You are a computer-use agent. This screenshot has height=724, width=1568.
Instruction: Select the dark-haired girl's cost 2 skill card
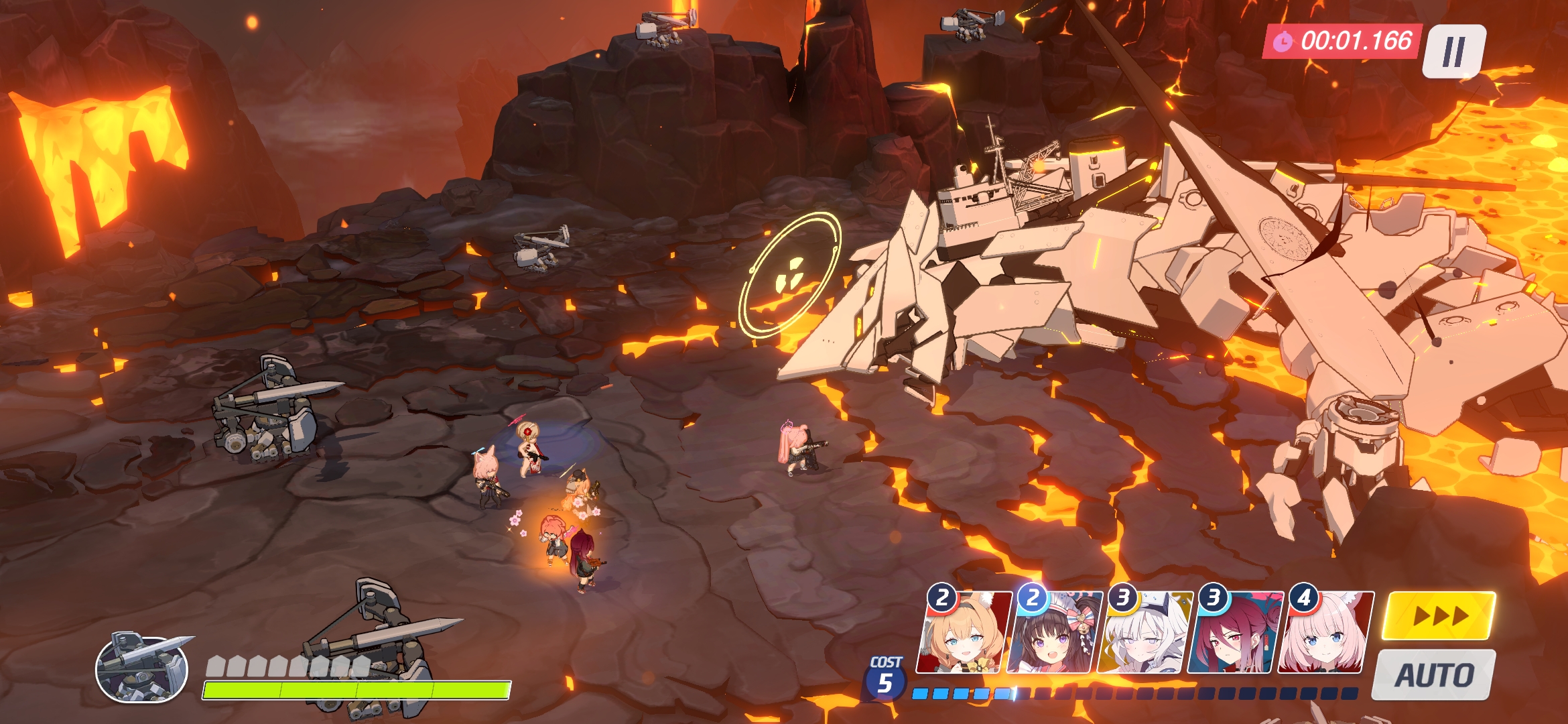[x=1053, y=634]
